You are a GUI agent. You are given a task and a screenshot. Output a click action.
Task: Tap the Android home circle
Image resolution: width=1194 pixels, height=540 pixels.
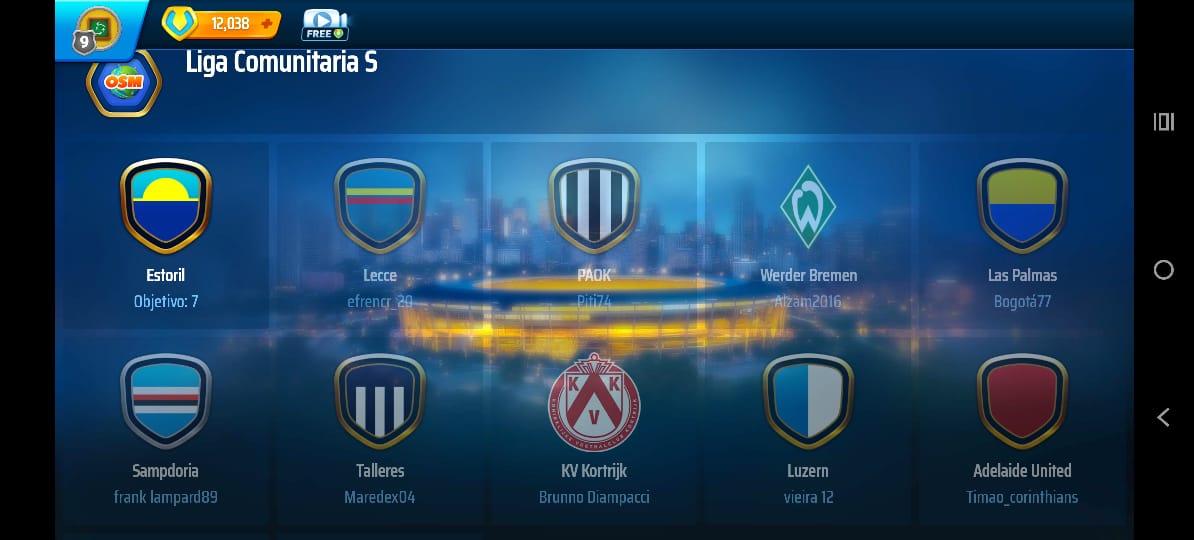(1163, 270)
